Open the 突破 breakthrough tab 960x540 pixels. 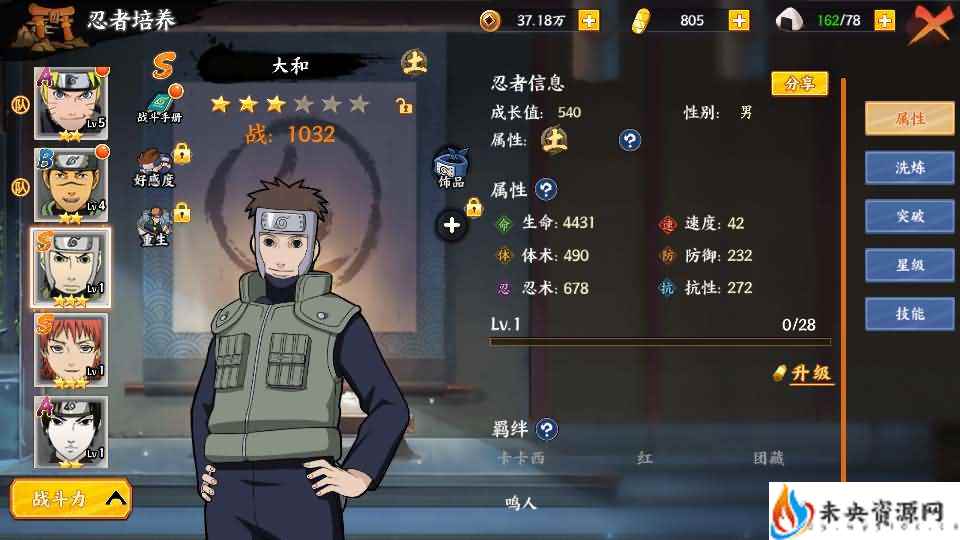click(x=909, y=216)
